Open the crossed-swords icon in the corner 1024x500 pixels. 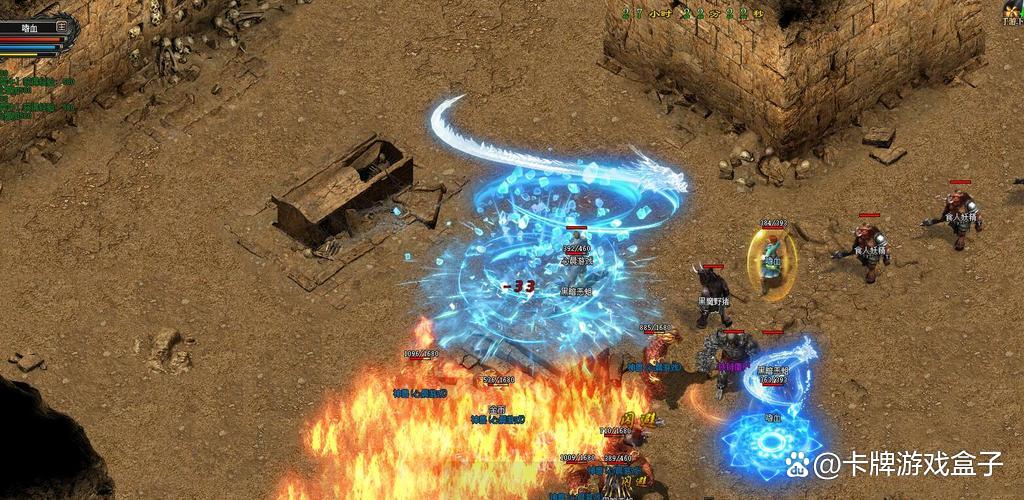coord(1012,11)
